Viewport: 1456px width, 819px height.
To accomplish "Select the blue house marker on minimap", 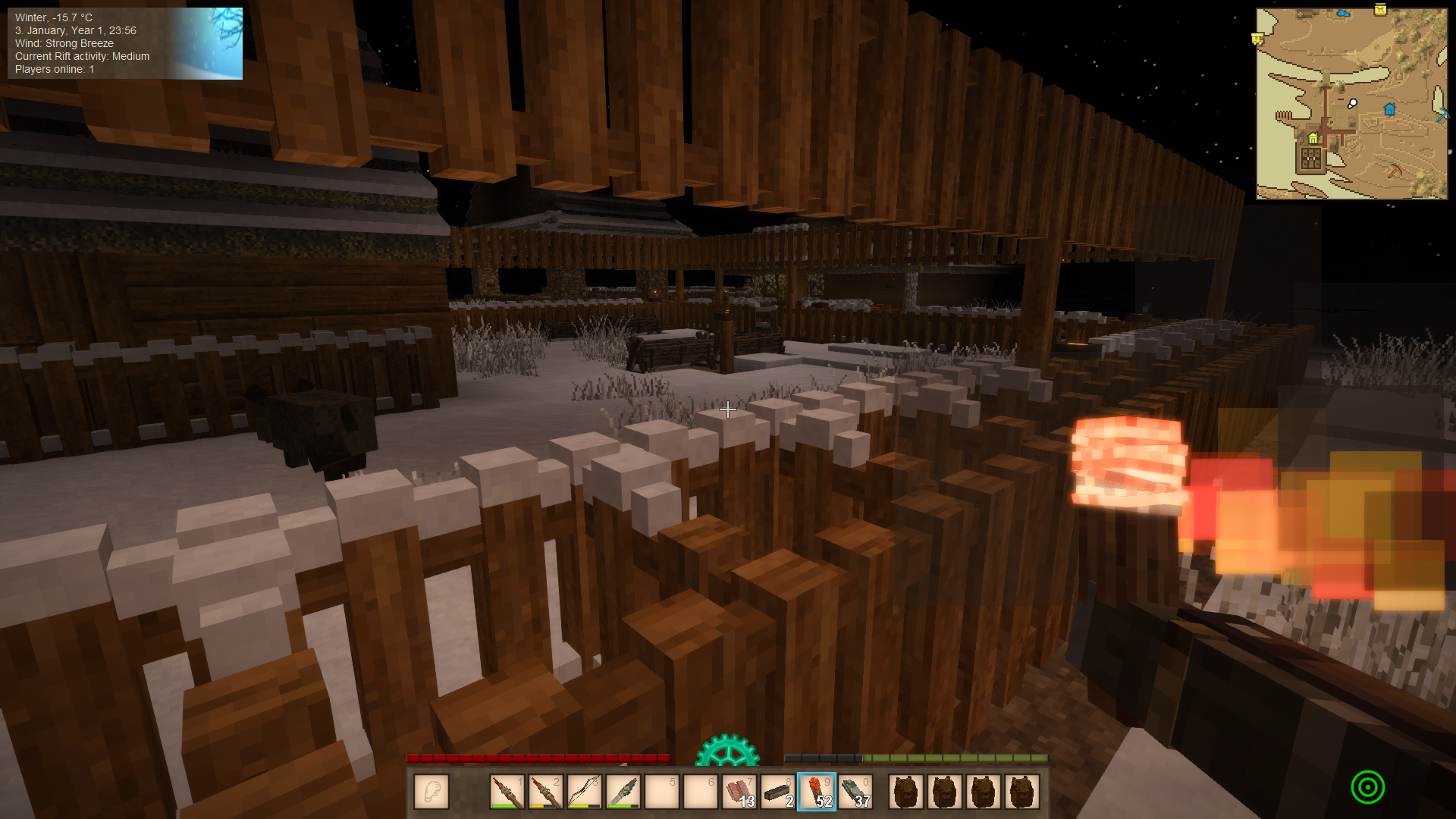I will pos(1389,109).
